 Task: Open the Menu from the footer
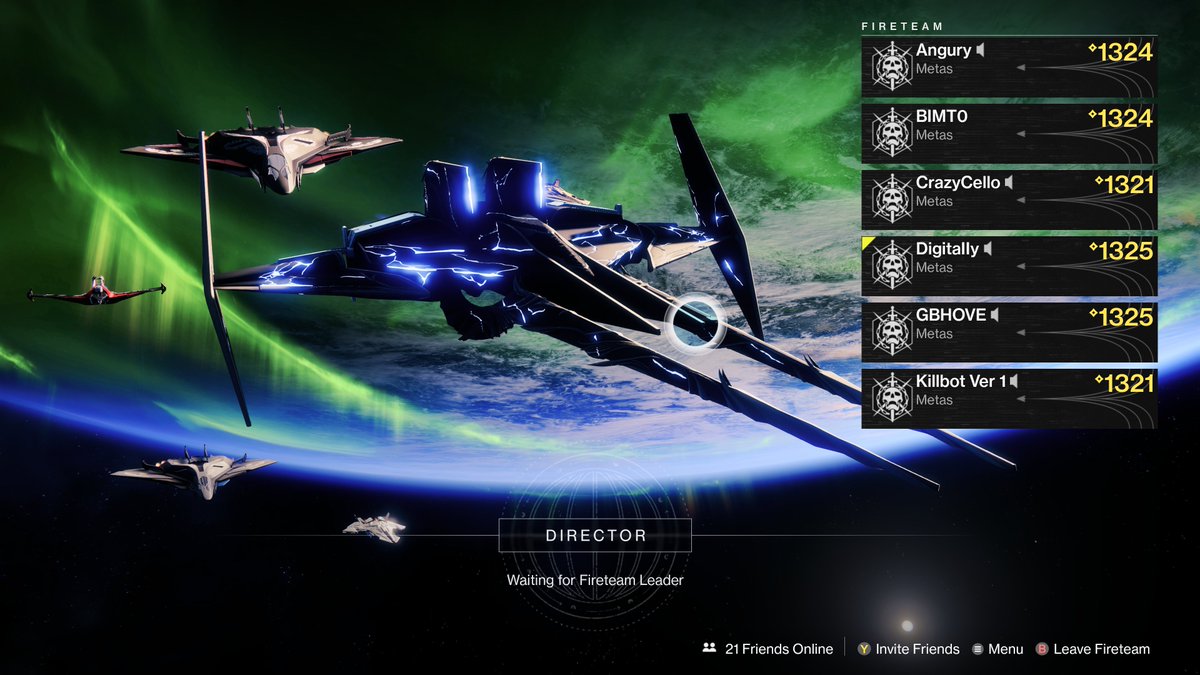[x=997, y=649]
